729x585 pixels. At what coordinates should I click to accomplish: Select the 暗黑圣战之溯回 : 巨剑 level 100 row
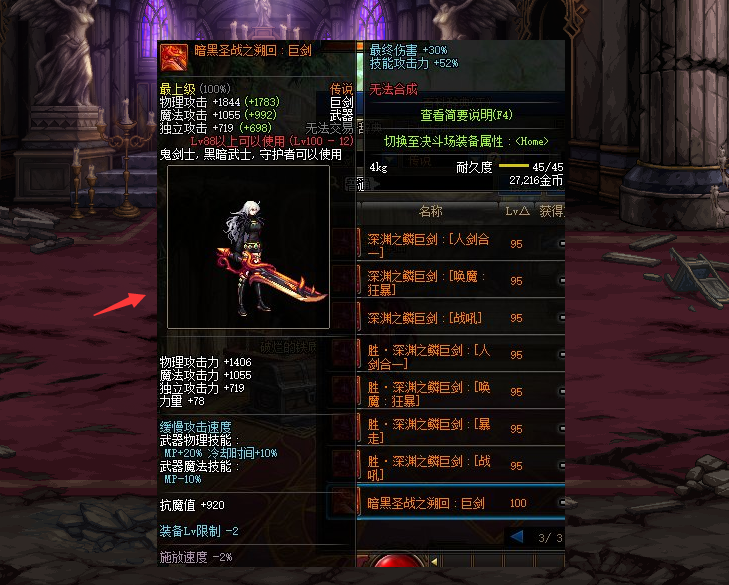click(430, 503)
